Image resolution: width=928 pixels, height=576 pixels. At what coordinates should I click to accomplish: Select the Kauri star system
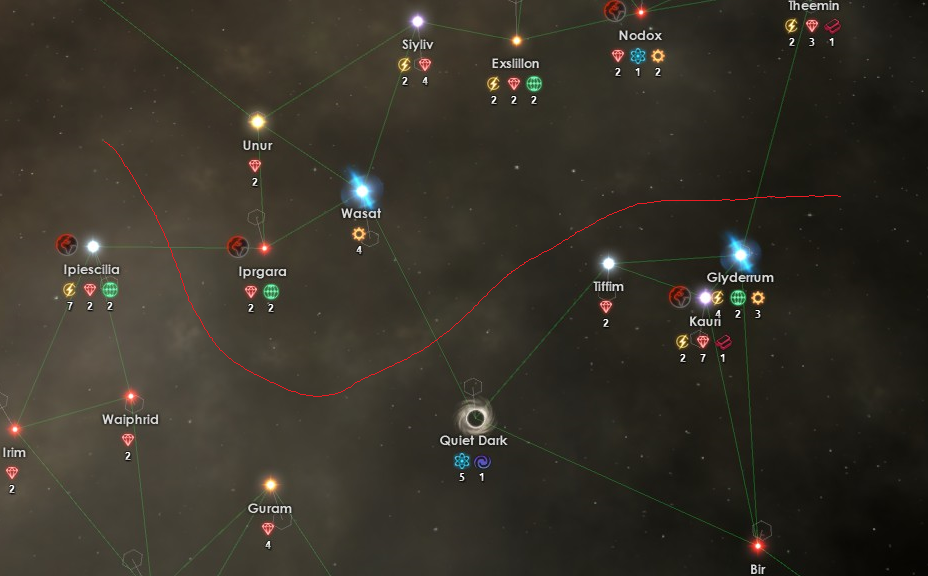click(705, 298)
